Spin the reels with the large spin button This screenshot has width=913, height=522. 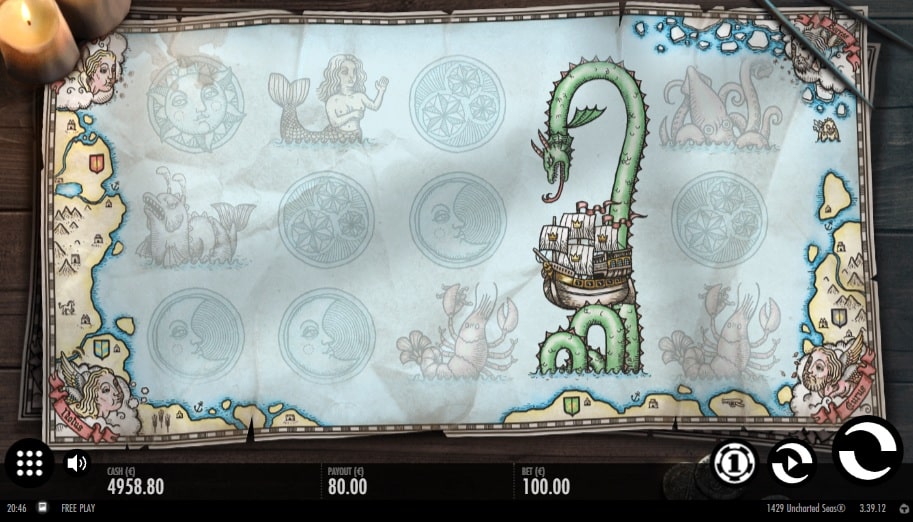866,453
